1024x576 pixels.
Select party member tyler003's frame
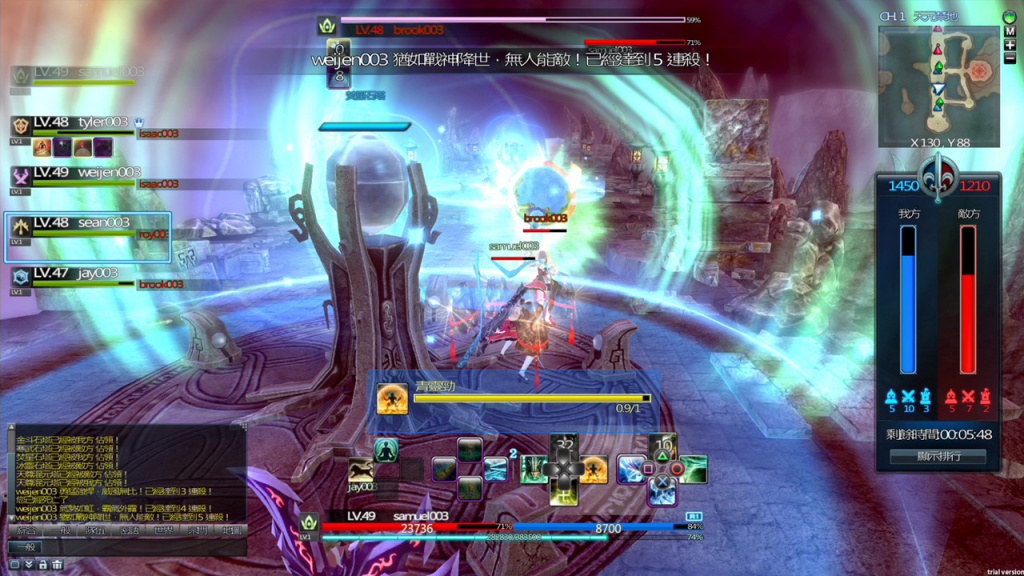point(82,124)
